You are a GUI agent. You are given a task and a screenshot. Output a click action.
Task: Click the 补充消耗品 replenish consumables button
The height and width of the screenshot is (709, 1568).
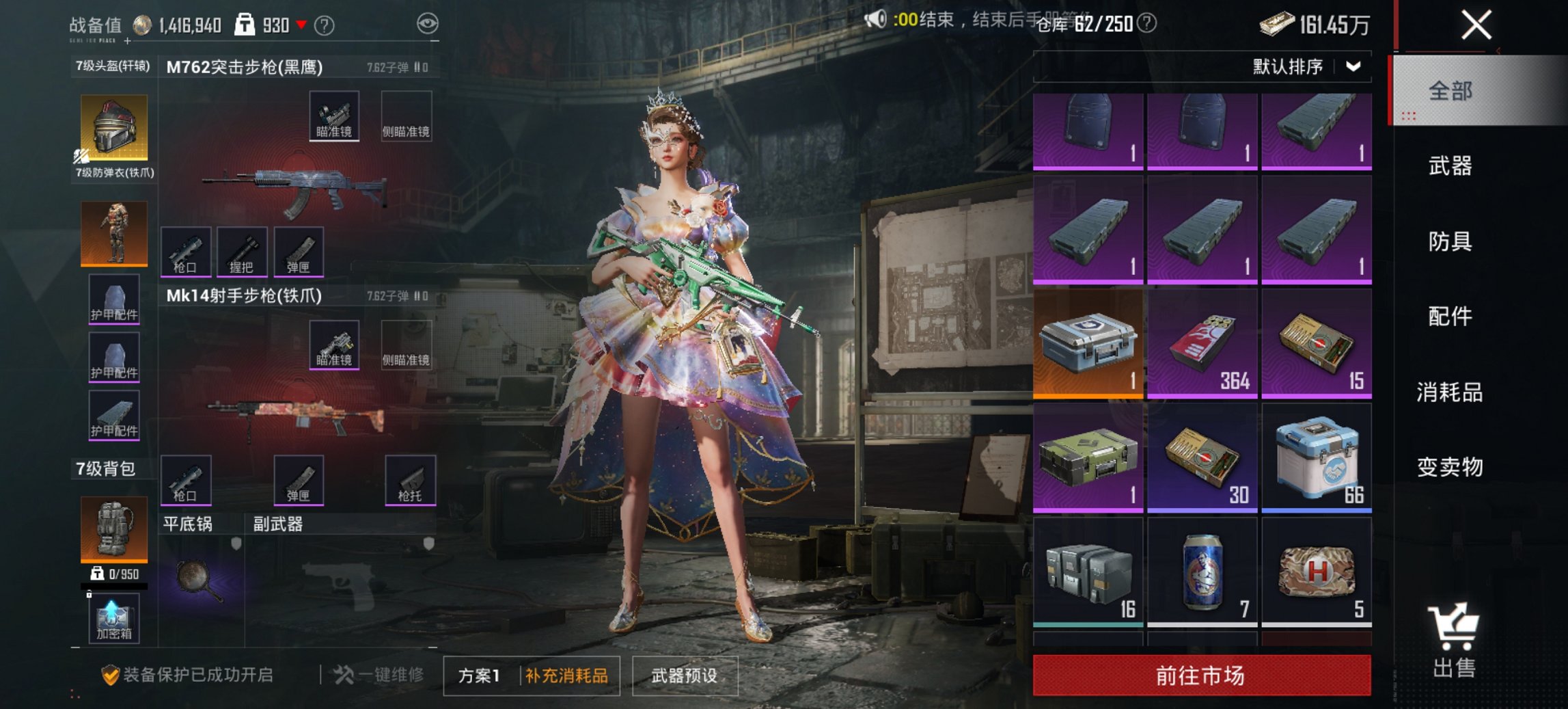(568, 673)
